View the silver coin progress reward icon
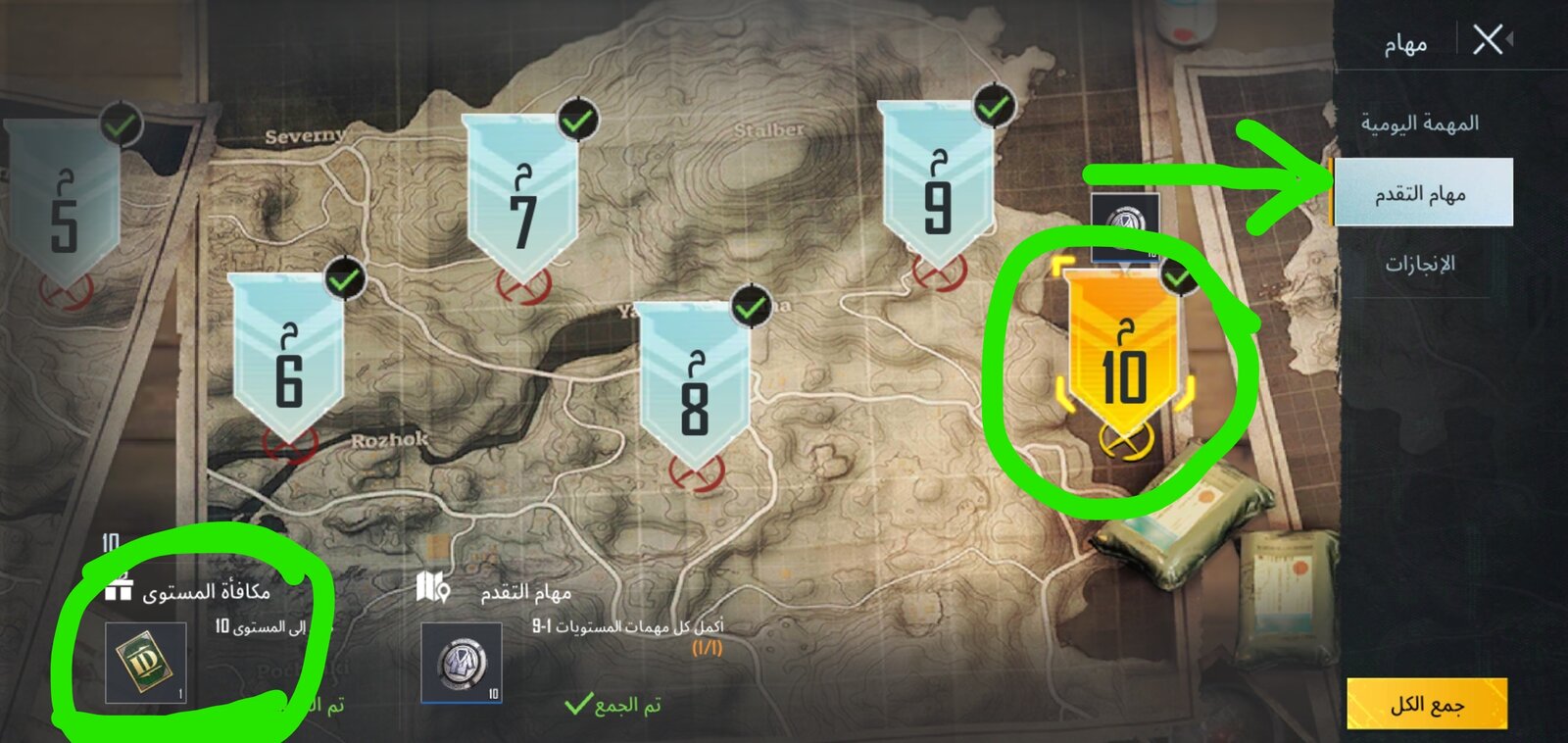The width and height of the screenshot is (1568, 743). click(461, 663)
